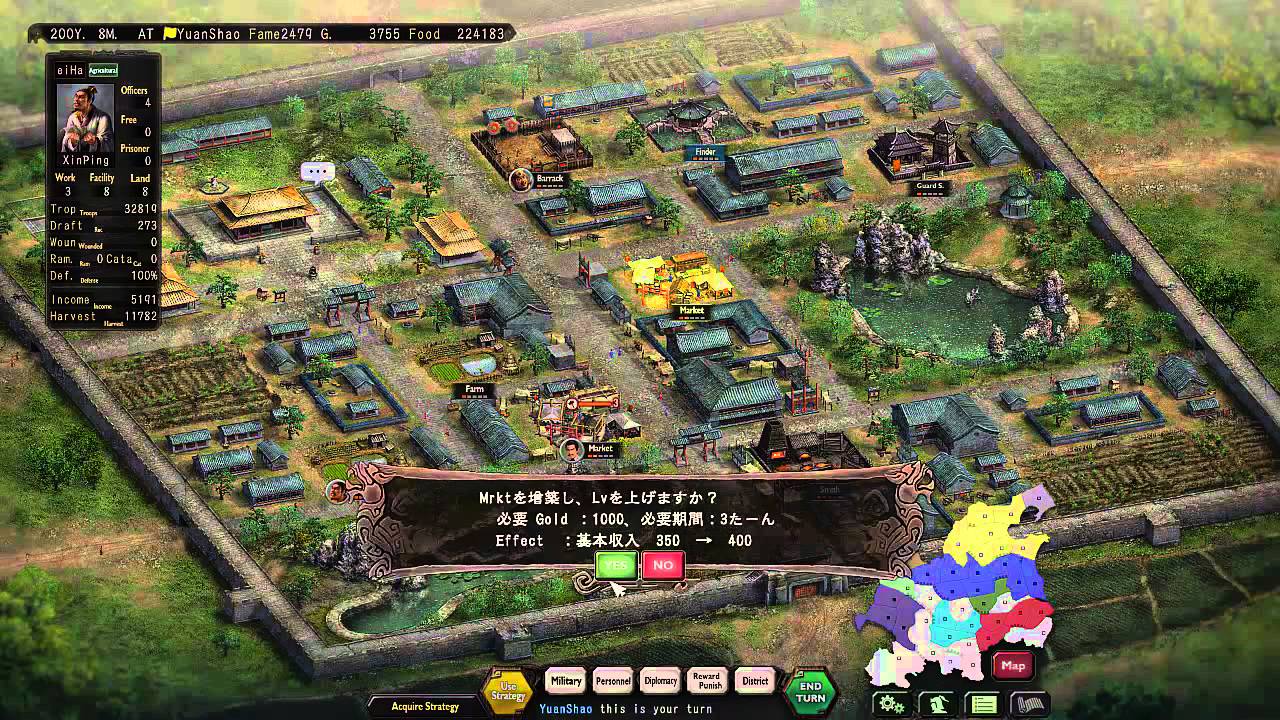Click the Finder facility marker
1280x720 pixels.
[706, 152]
